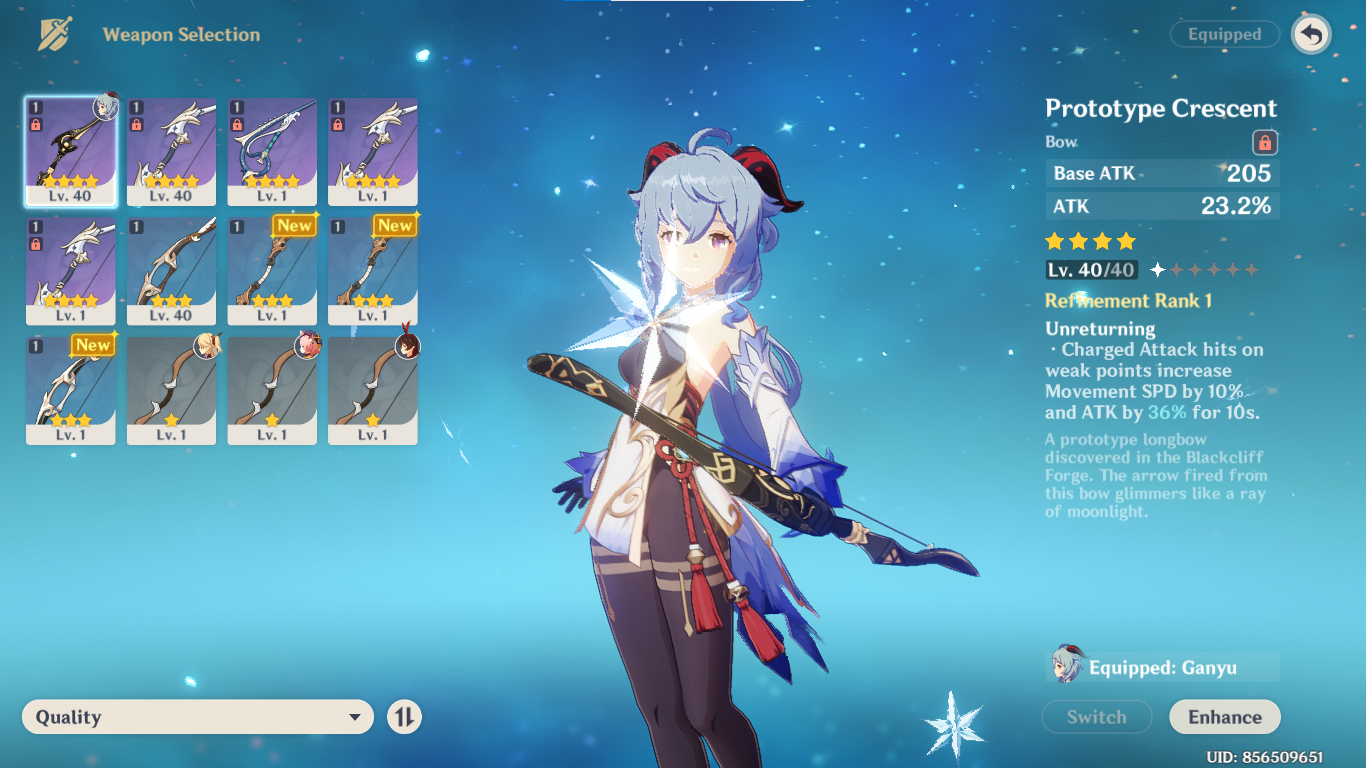Go back with the return arrow button
Viewport: 1366px width, 768px height.
(1311, 35)
